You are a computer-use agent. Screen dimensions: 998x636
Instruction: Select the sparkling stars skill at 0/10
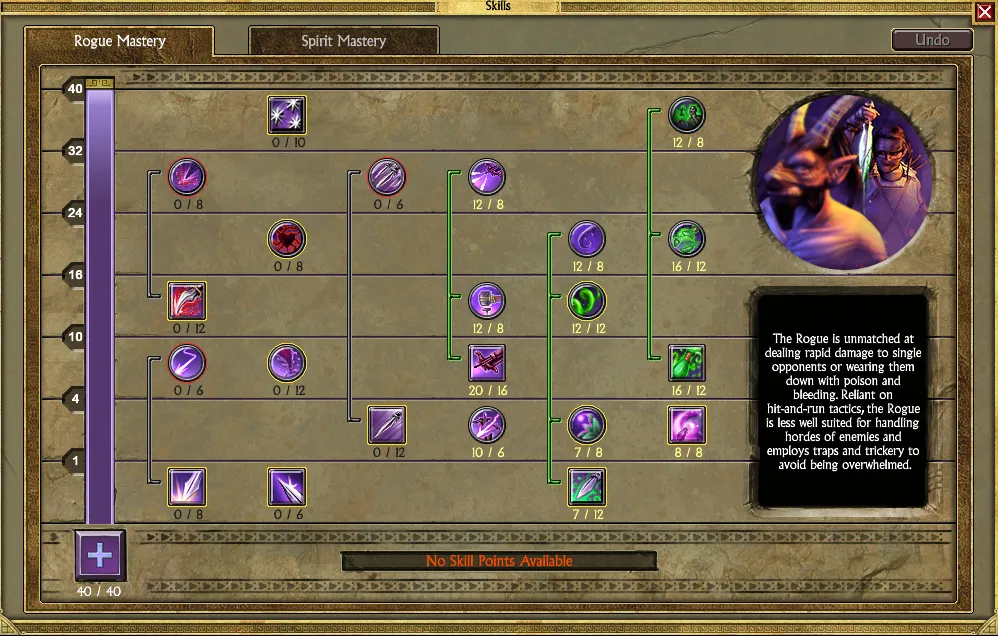coord(287,115)
